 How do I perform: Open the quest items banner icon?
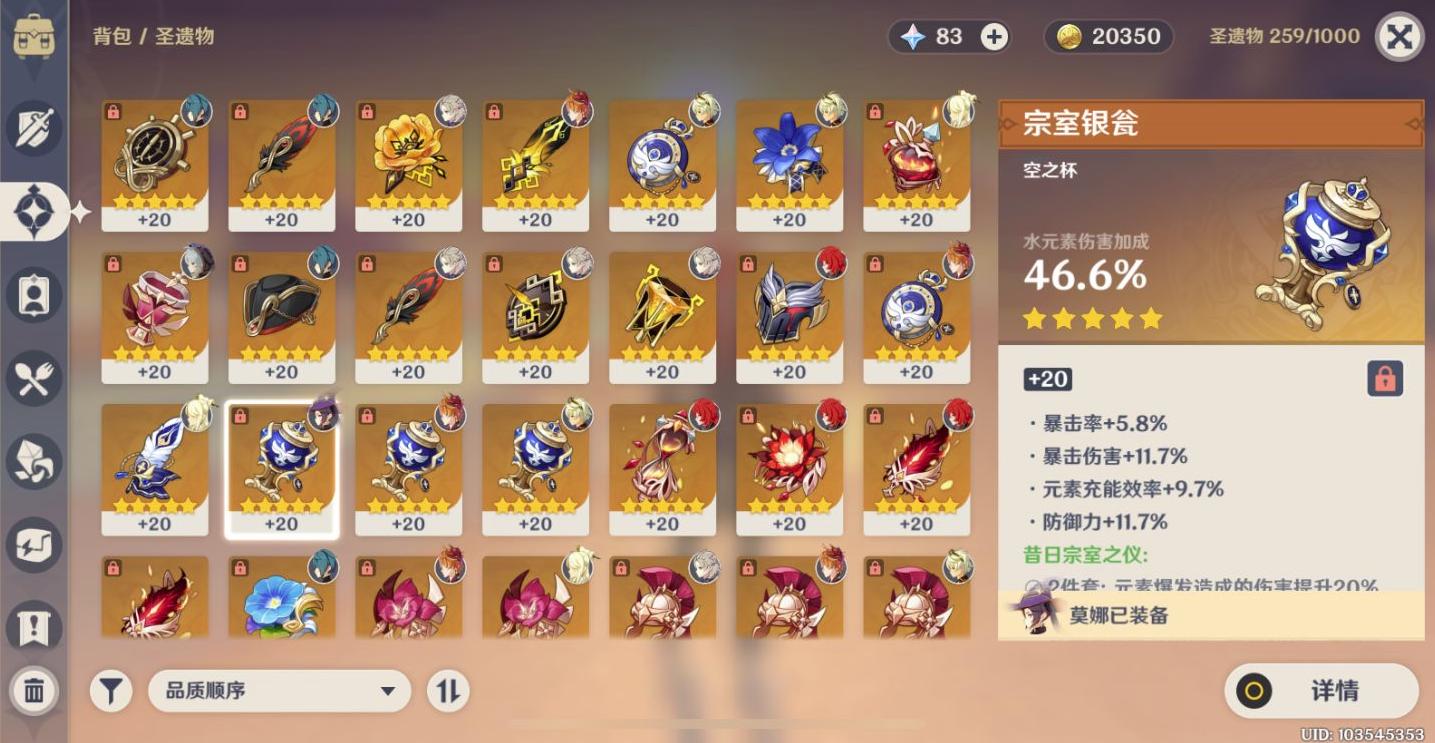(x=33, y=621)
